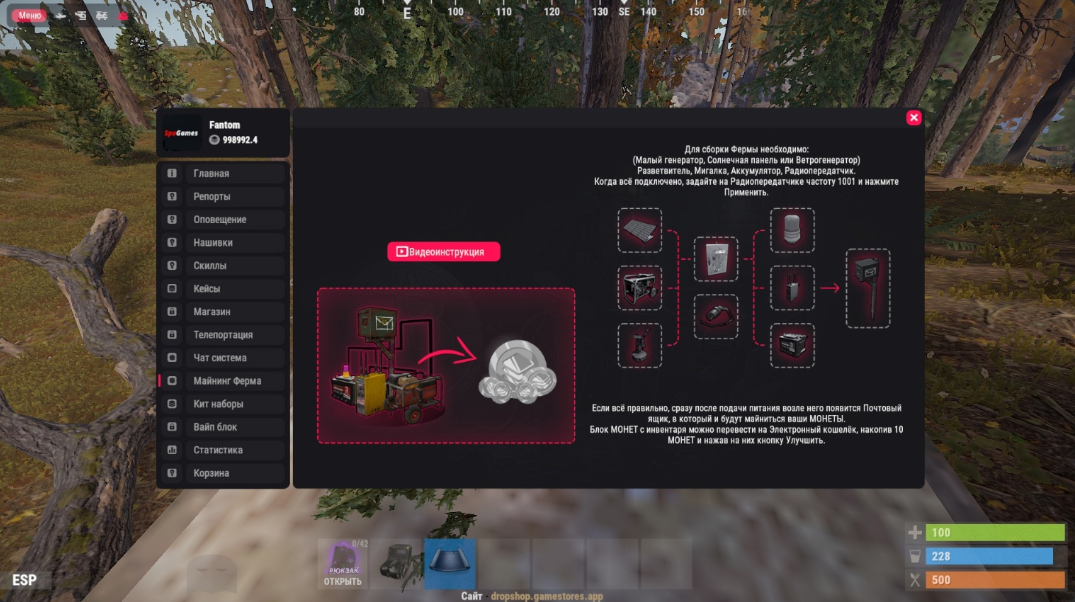
Task: Click the Fantom player profile card
Action: 223,133
